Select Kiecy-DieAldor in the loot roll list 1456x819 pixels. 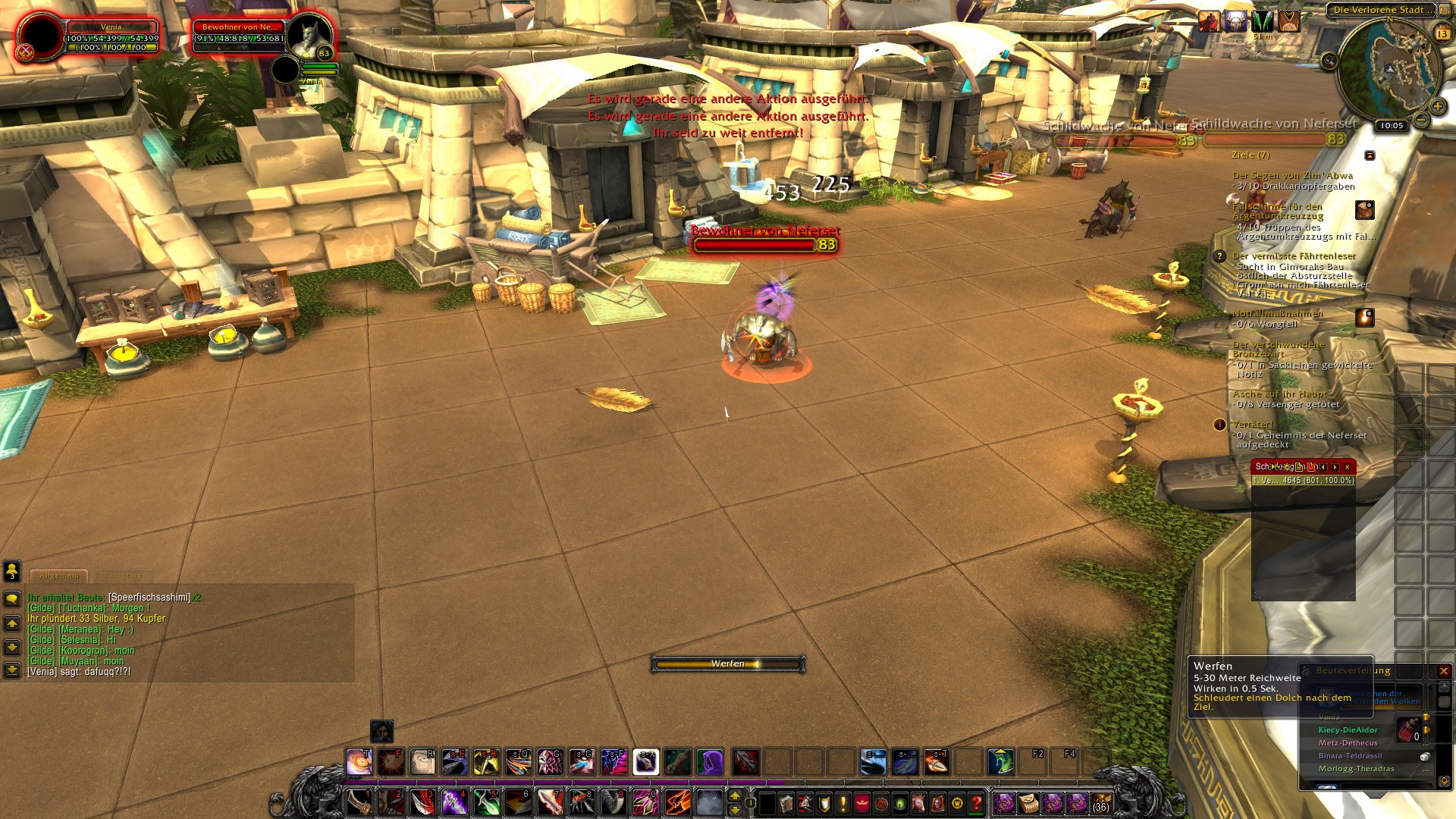pyautogui.click(x=1348, y=730)
